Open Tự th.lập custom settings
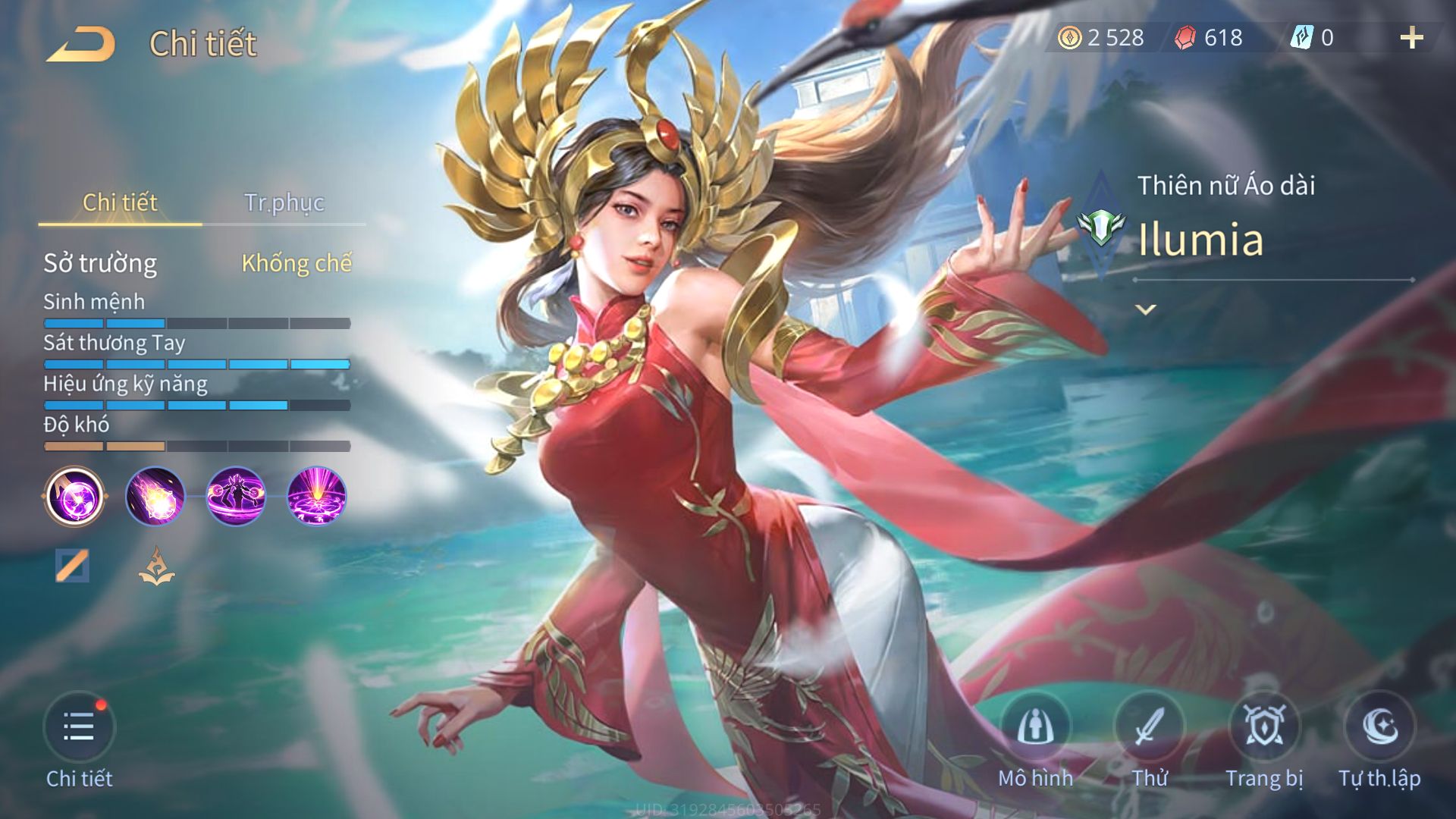The width and height of the screenshot is (1456, 819). [1379, 728]
